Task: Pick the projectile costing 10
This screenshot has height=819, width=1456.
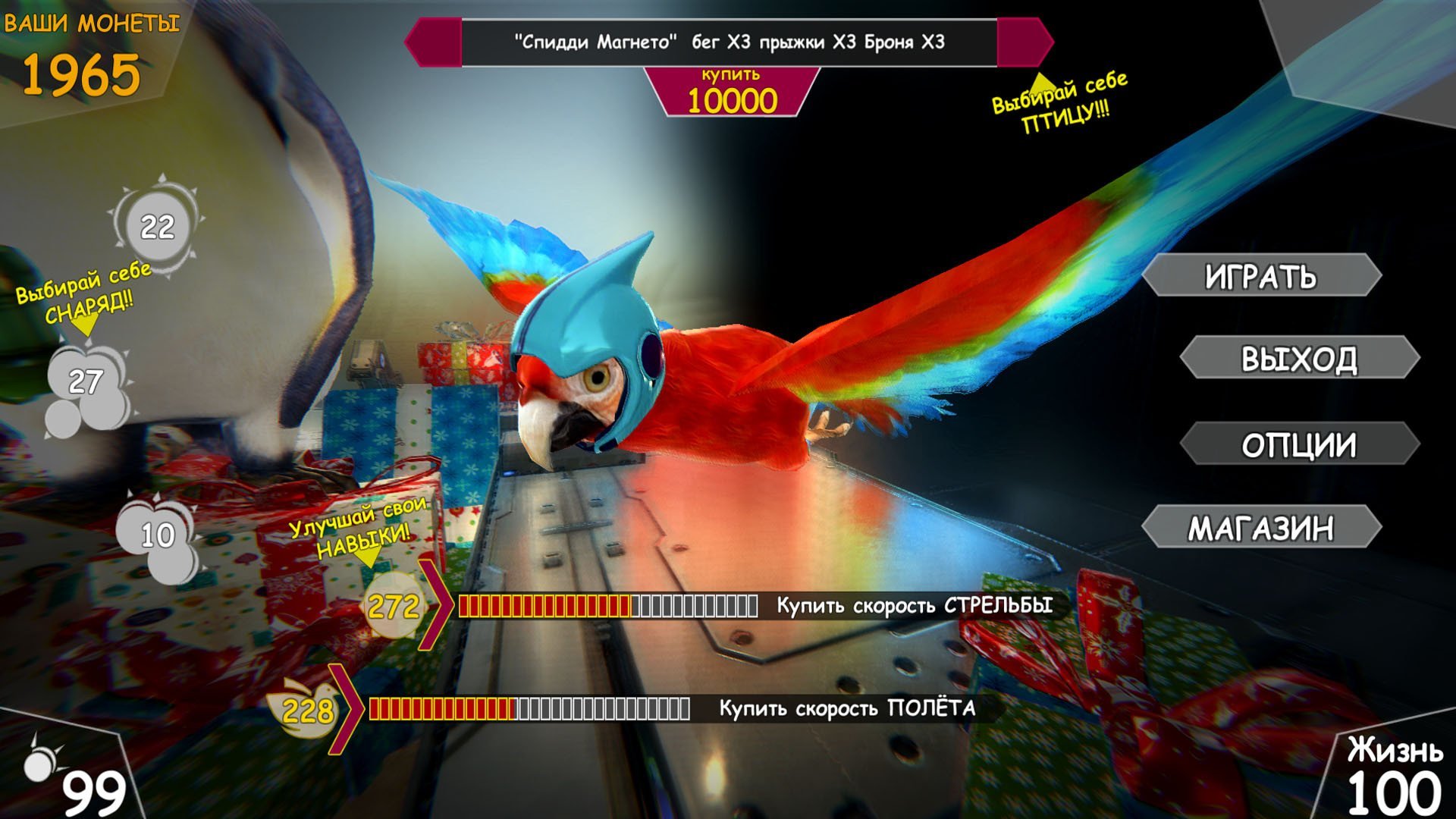Action: 158,535
